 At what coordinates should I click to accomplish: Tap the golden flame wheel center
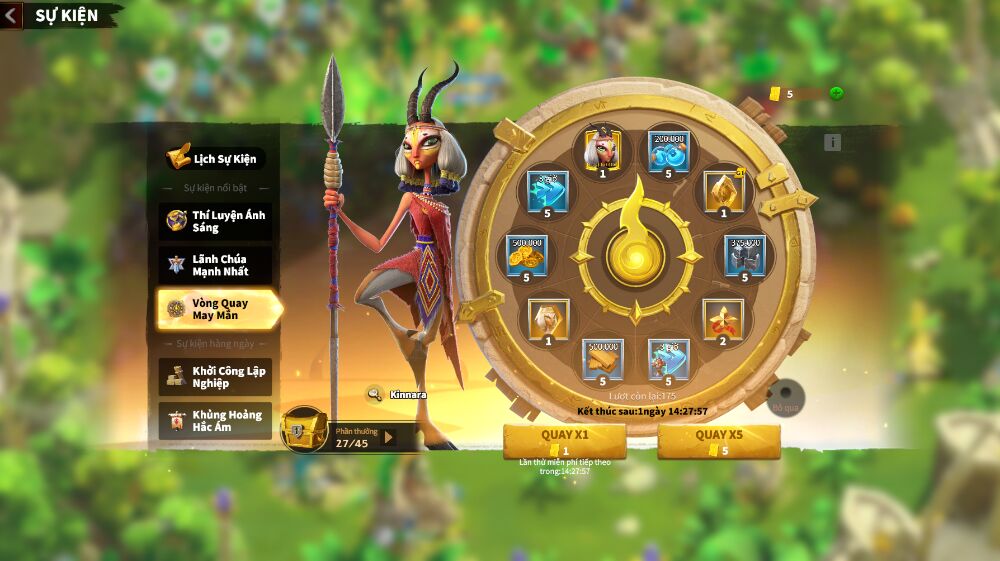coord(635,254)
